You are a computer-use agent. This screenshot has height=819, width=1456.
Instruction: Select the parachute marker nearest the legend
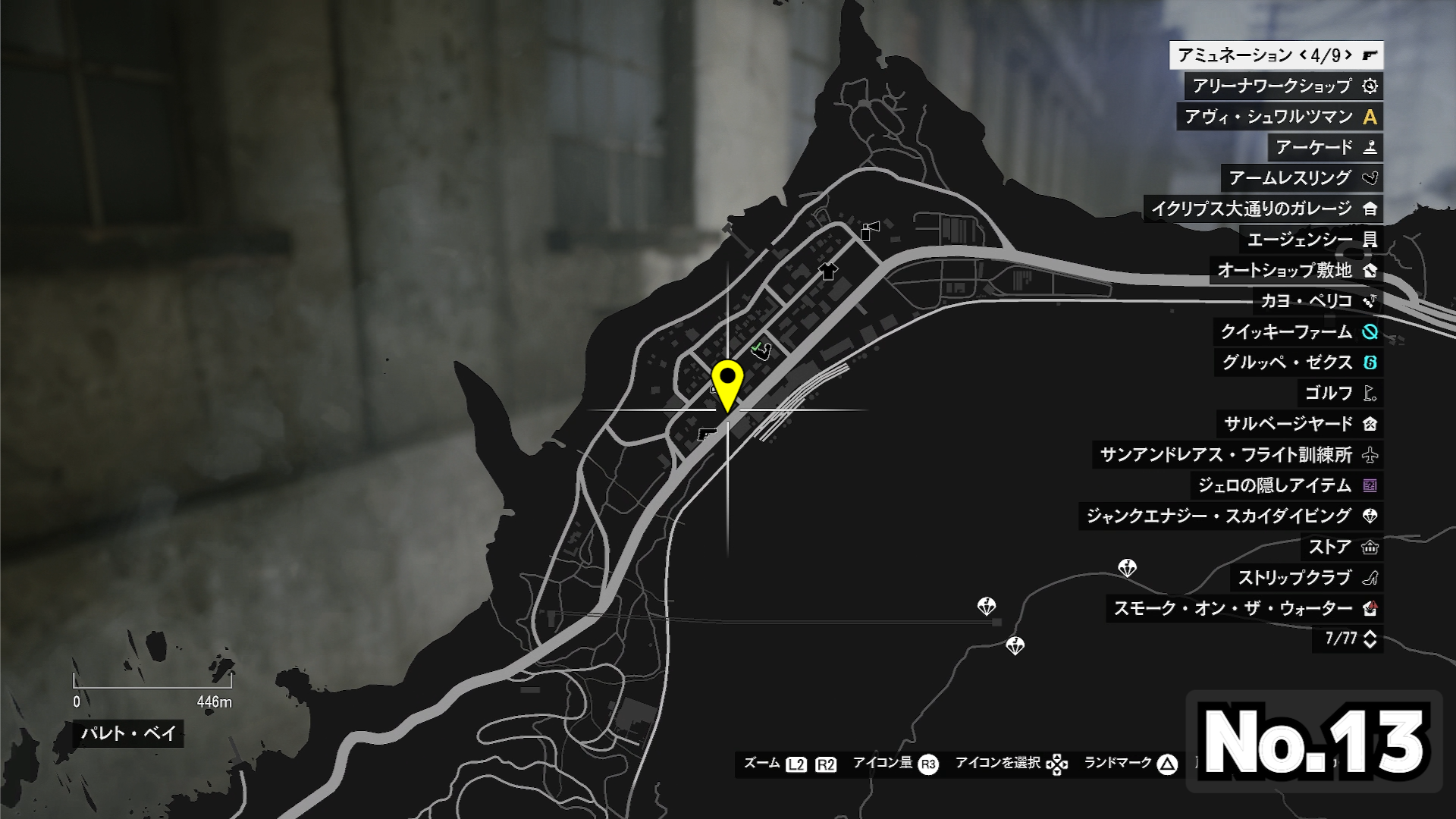tap(1127, 568)
